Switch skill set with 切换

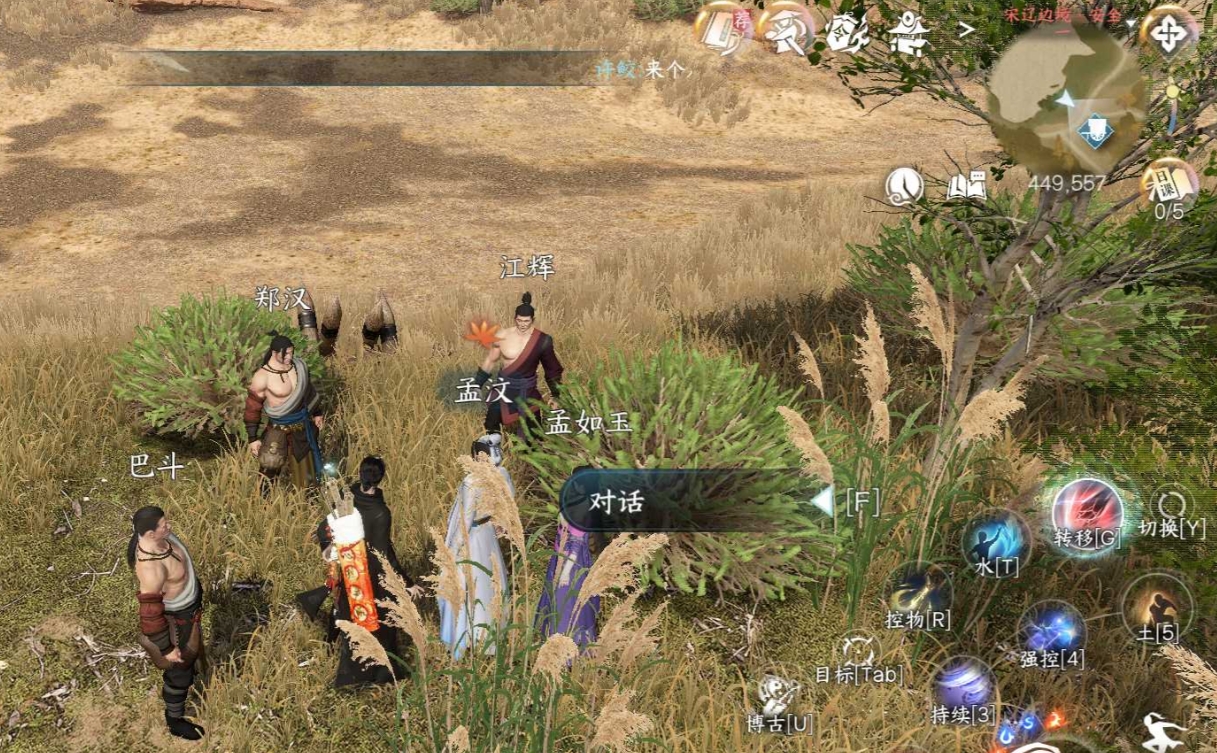point(1172,509)
